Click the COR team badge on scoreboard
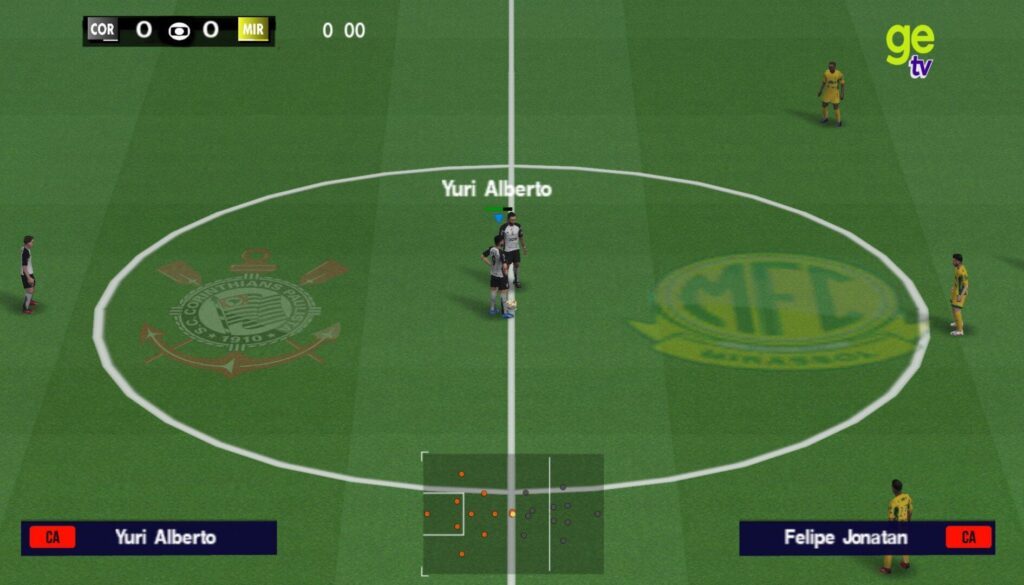 [102, 30]
